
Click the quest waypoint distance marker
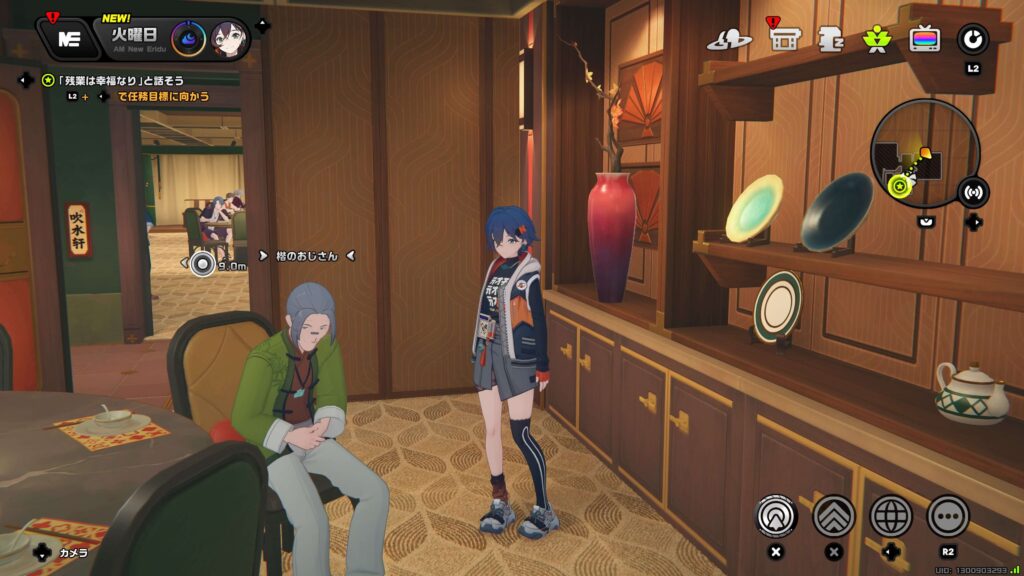coord(203,264)
